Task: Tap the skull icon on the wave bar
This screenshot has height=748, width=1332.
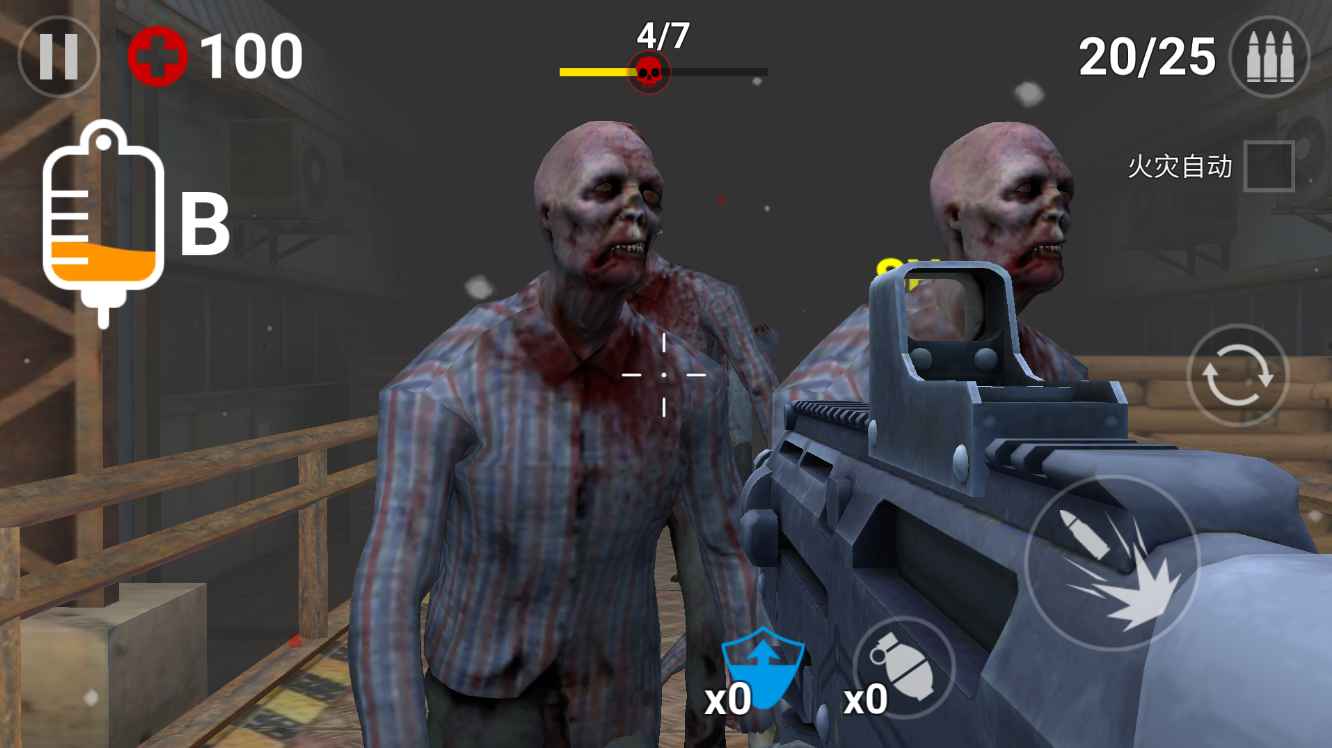Action: pyautogui.click(x=650, y=70)
